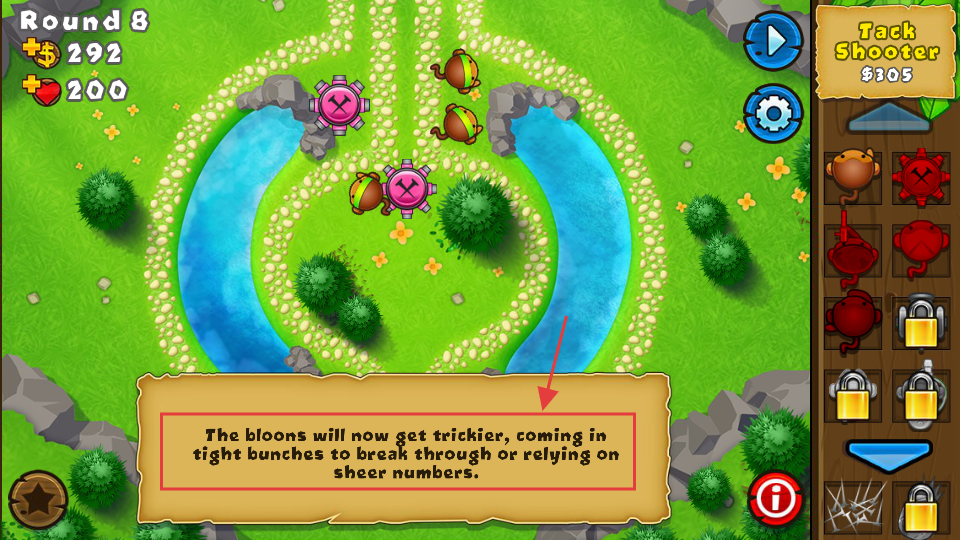Dismiss the bloons tip message box
This screenshot has width=960, height=540.
[402, 449]
